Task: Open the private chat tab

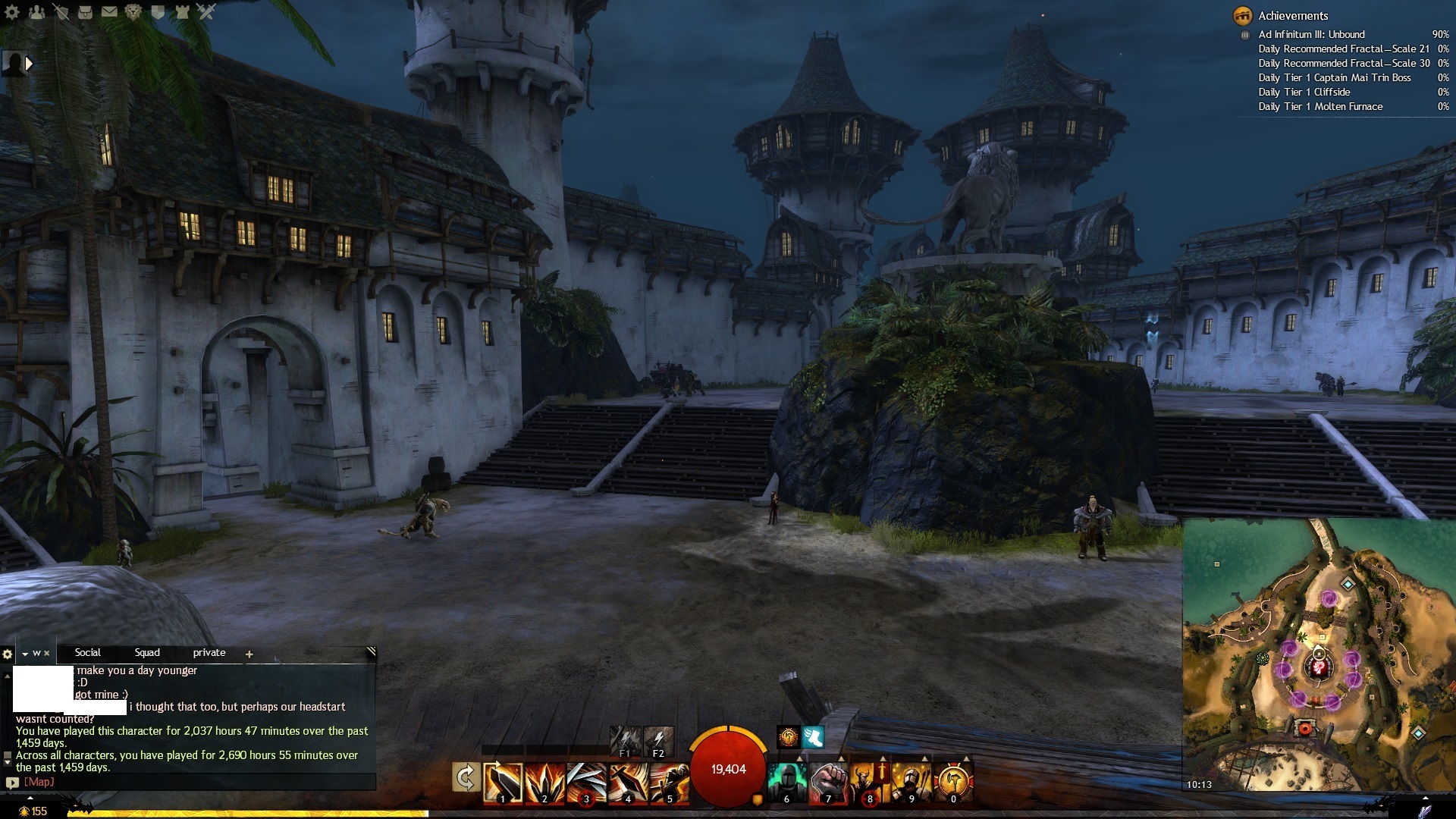Action: click(x=209, y=653)
